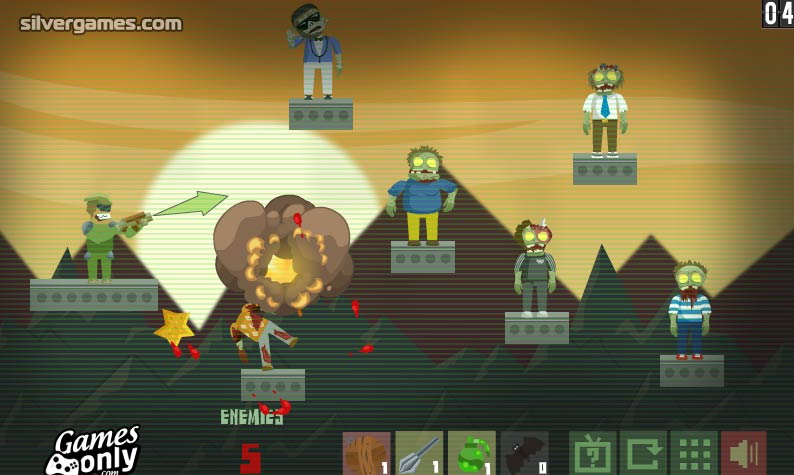
Task: Visit the silvergames.com link
Action: pos(101,23)
